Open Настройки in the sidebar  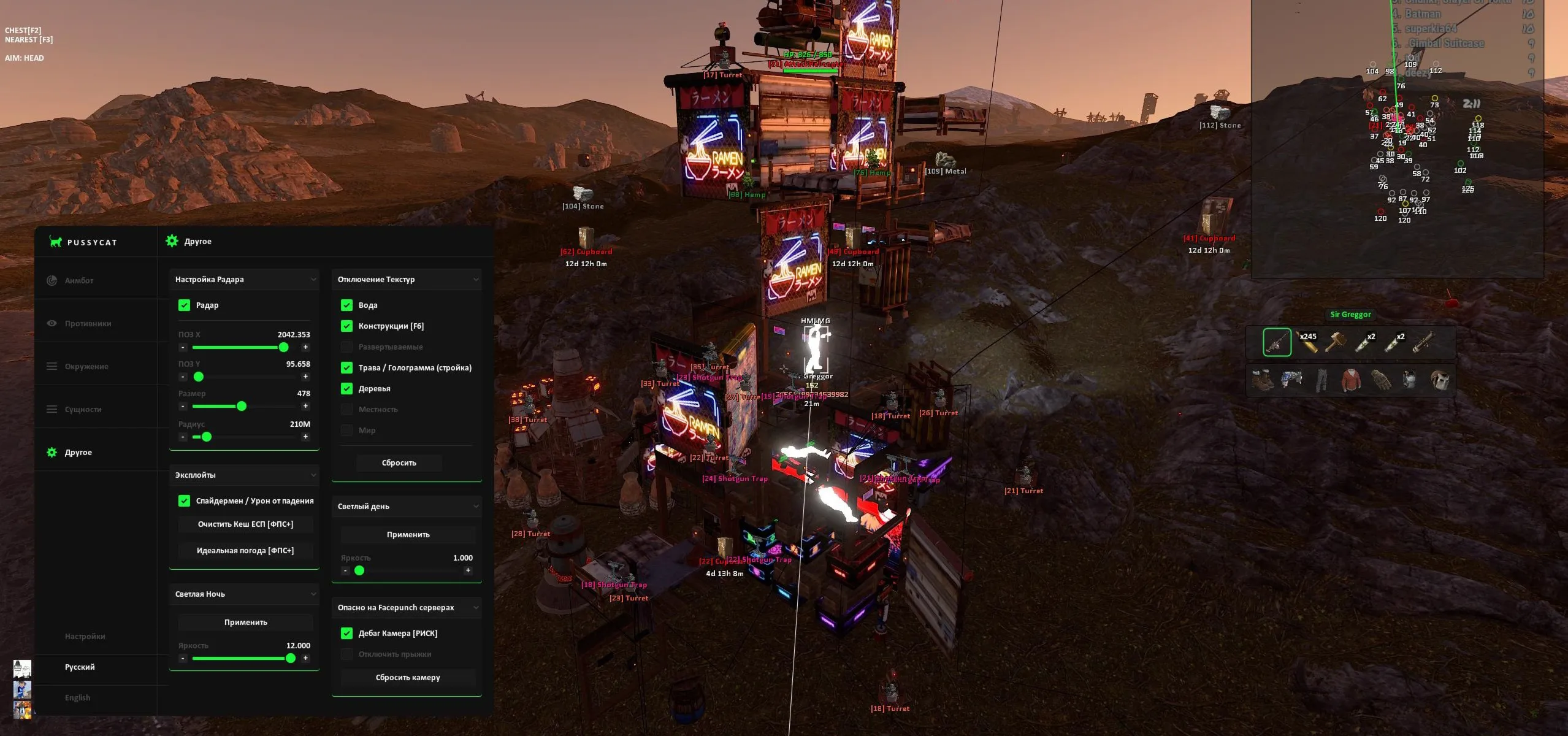[x=85, y=636]
